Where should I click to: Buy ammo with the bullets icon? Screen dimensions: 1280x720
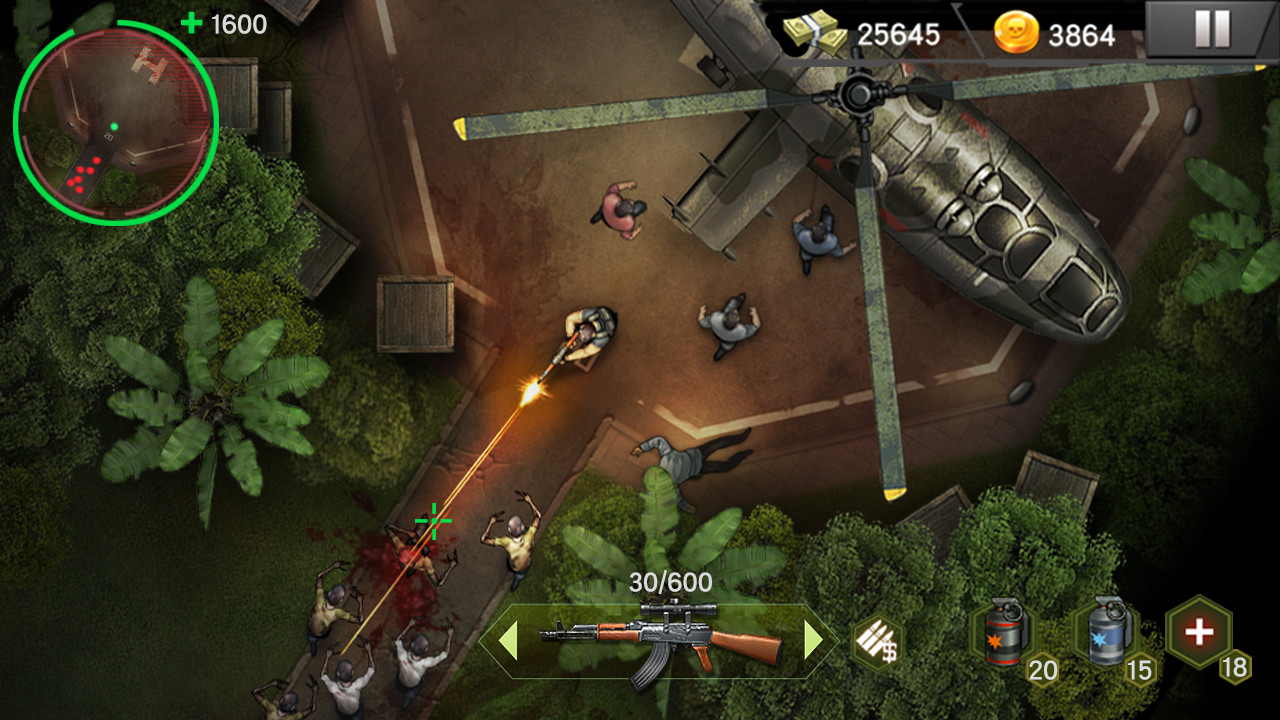(877, 641)
